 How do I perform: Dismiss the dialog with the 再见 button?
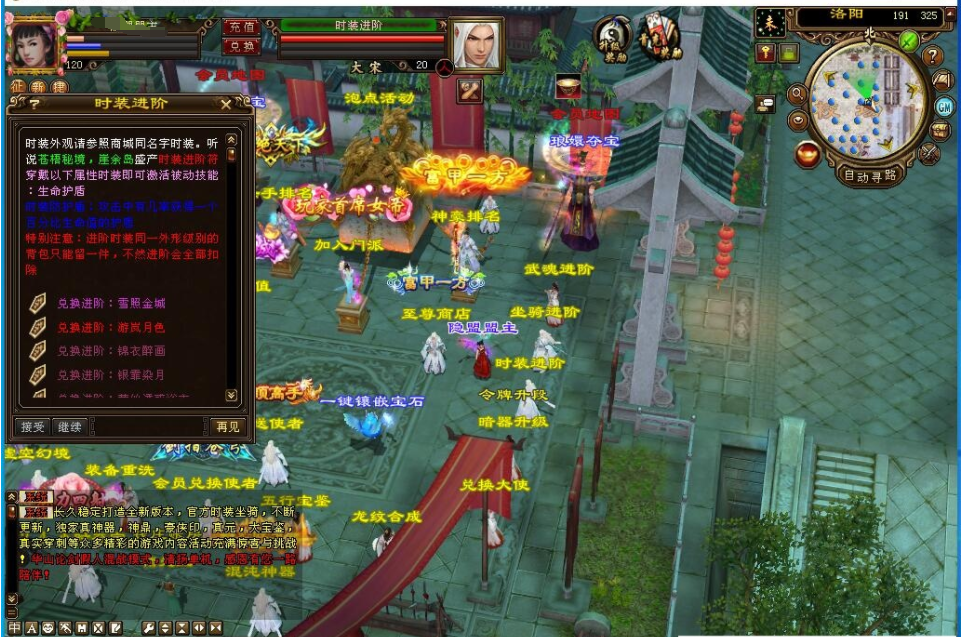pyautogui.click(x=227, y=427)
